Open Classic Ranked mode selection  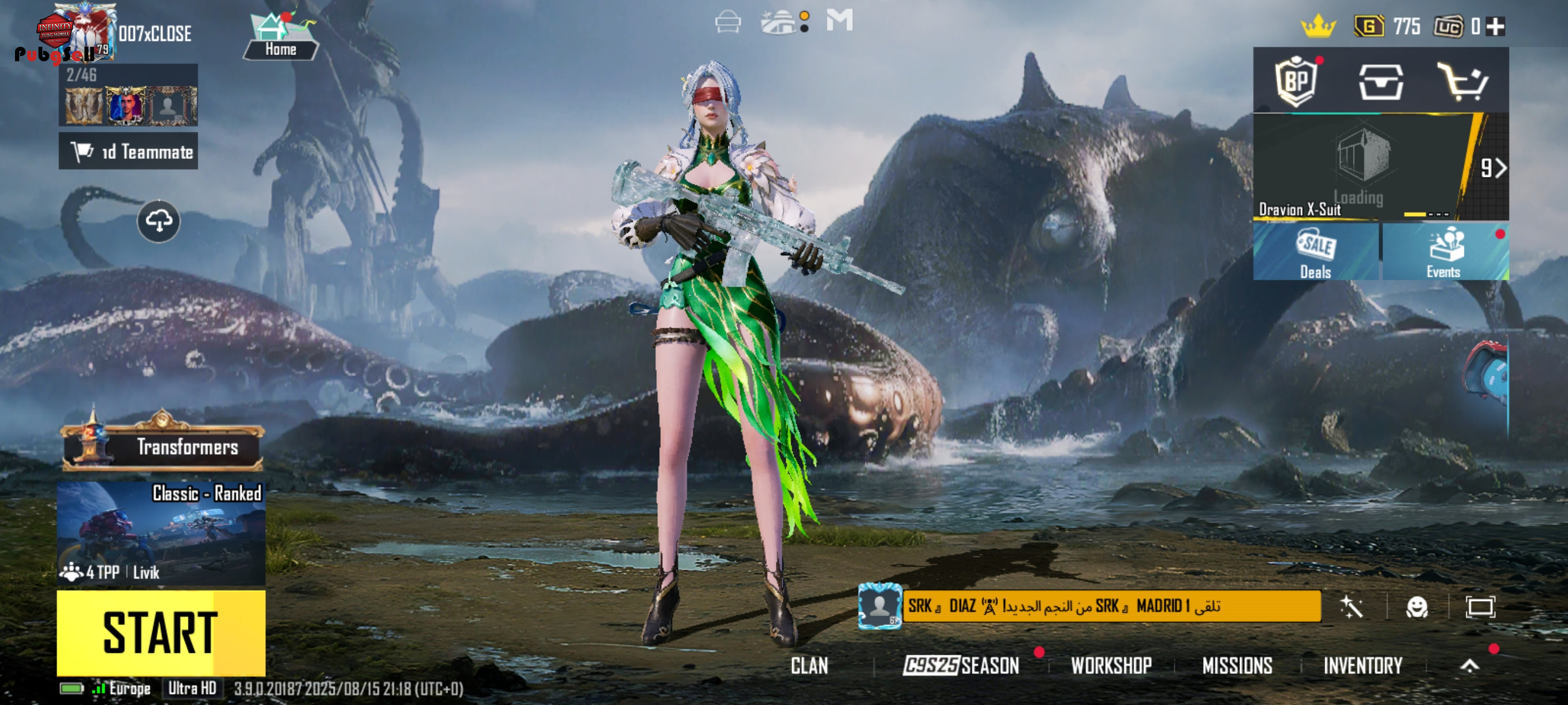click(161, 533)
